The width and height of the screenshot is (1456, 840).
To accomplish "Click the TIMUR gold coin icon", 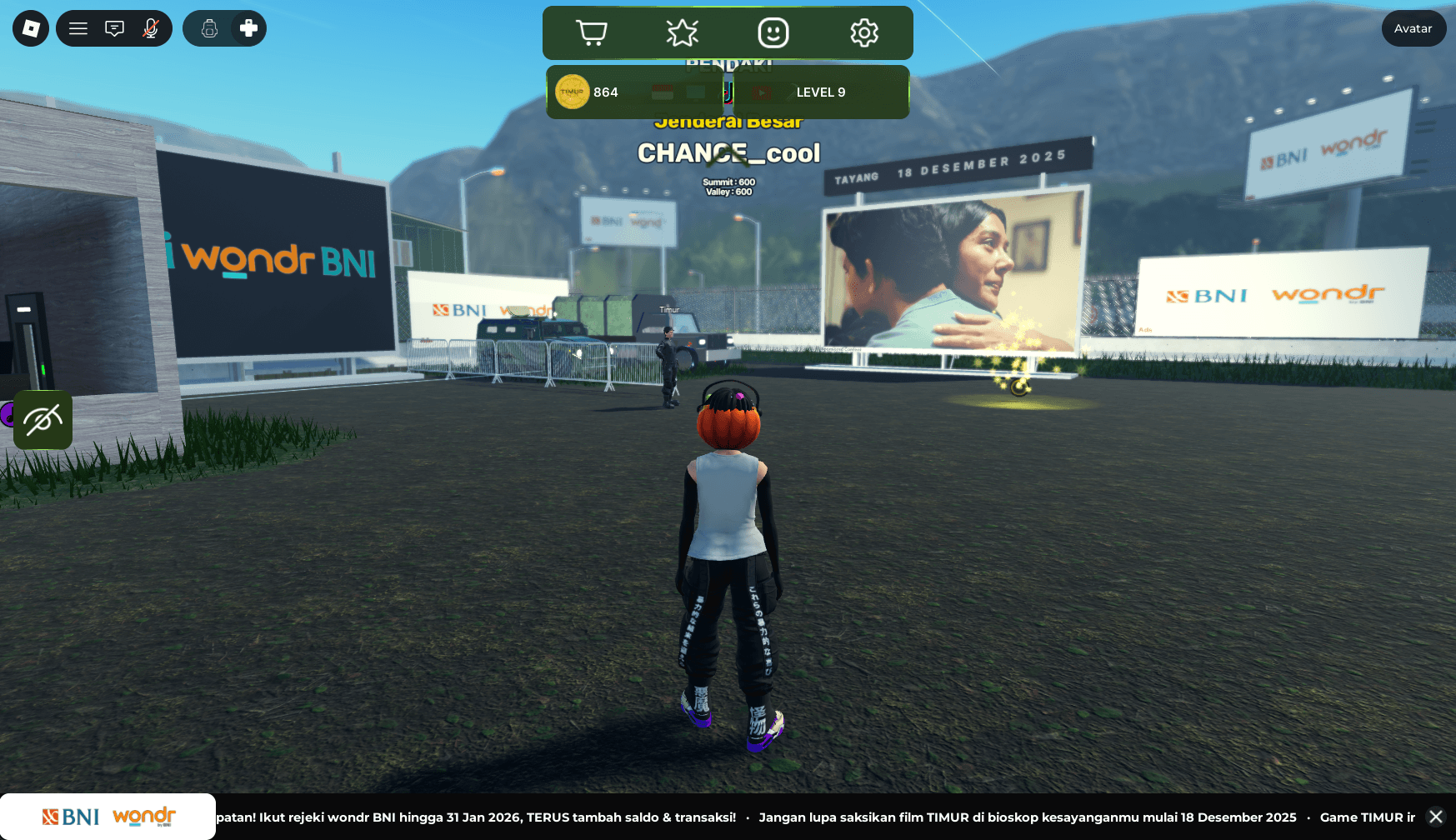I will pos(573,92).
